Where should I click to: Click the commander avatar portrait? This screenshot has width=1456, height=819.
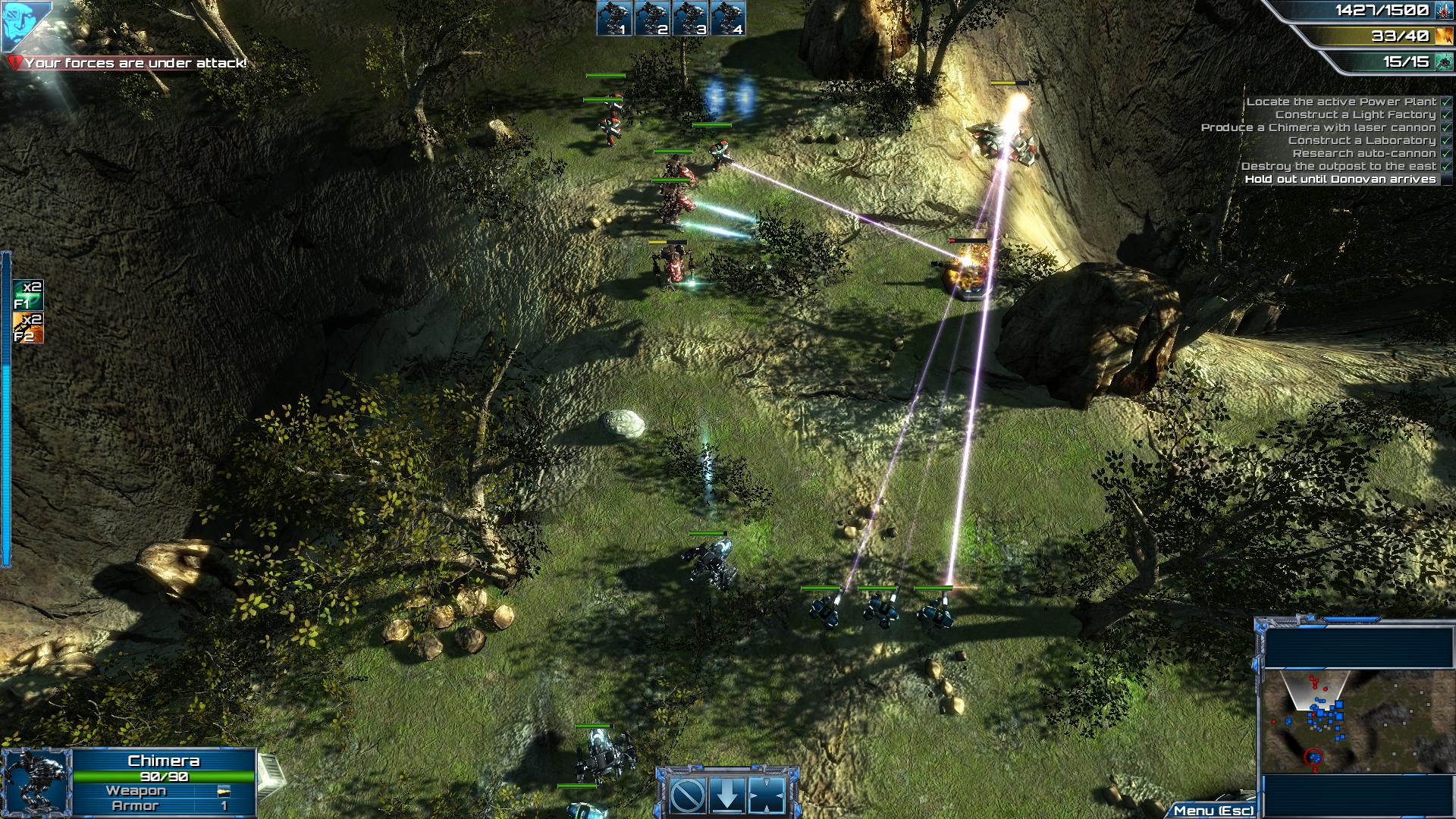pyautogui.click(x=24, y=23)
